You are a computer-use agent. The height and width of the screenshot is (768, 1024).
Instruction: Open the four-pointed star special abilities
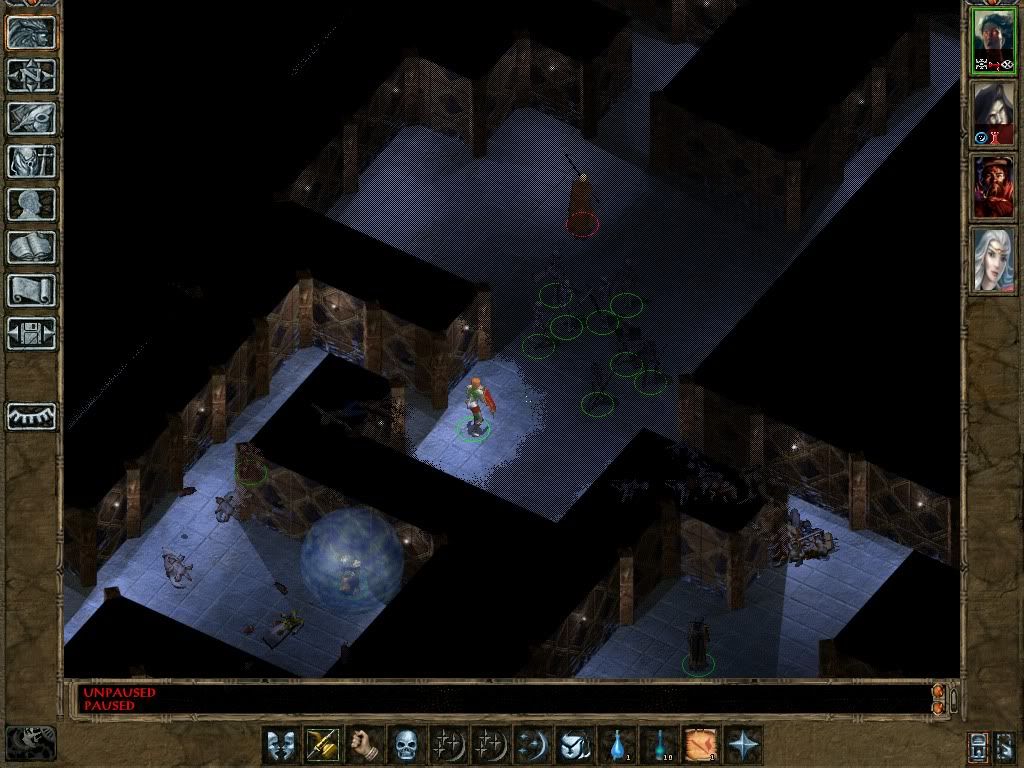(743, 745)
